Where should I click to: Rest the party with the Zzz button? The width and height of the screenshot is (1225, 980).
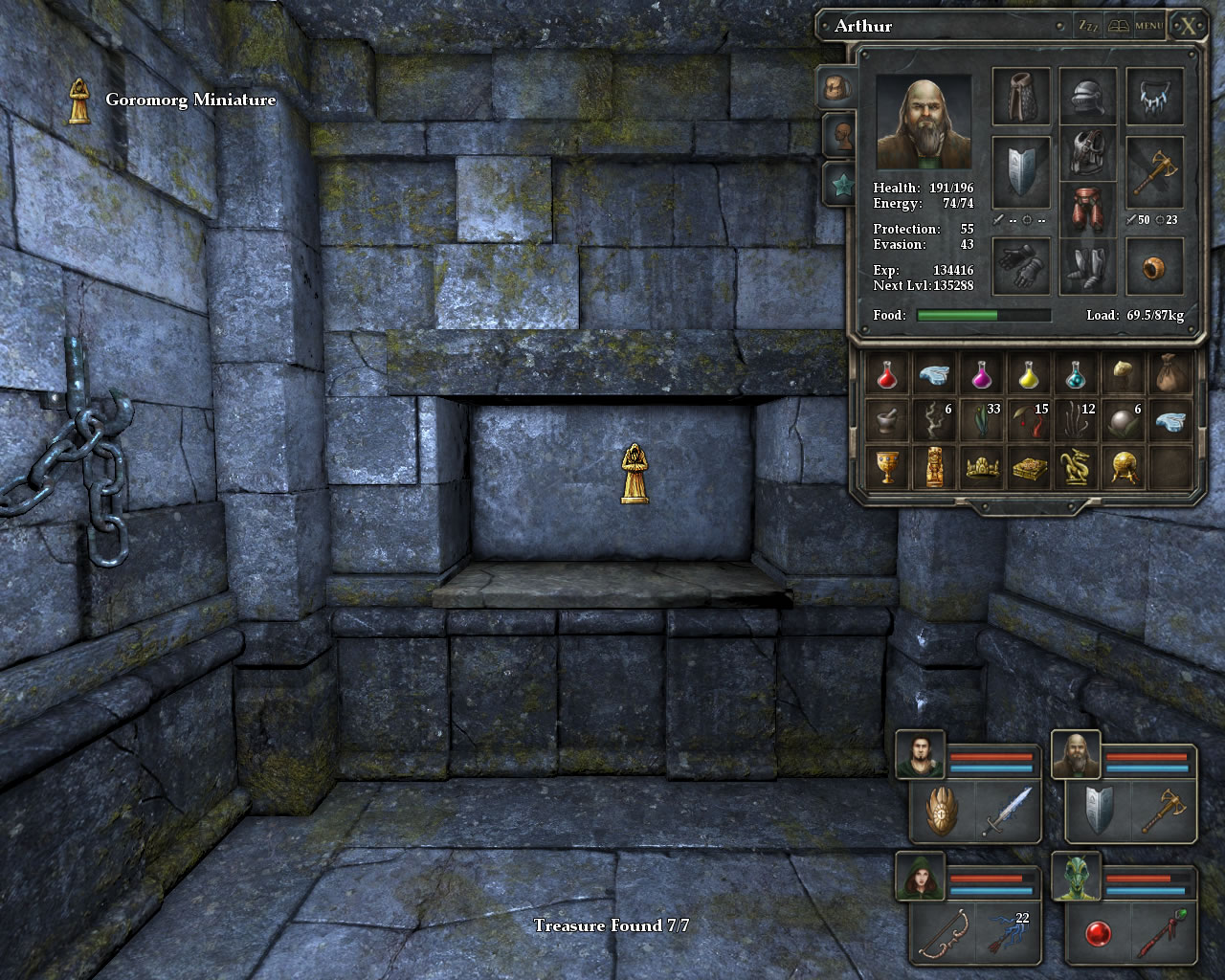point(1088,26)
